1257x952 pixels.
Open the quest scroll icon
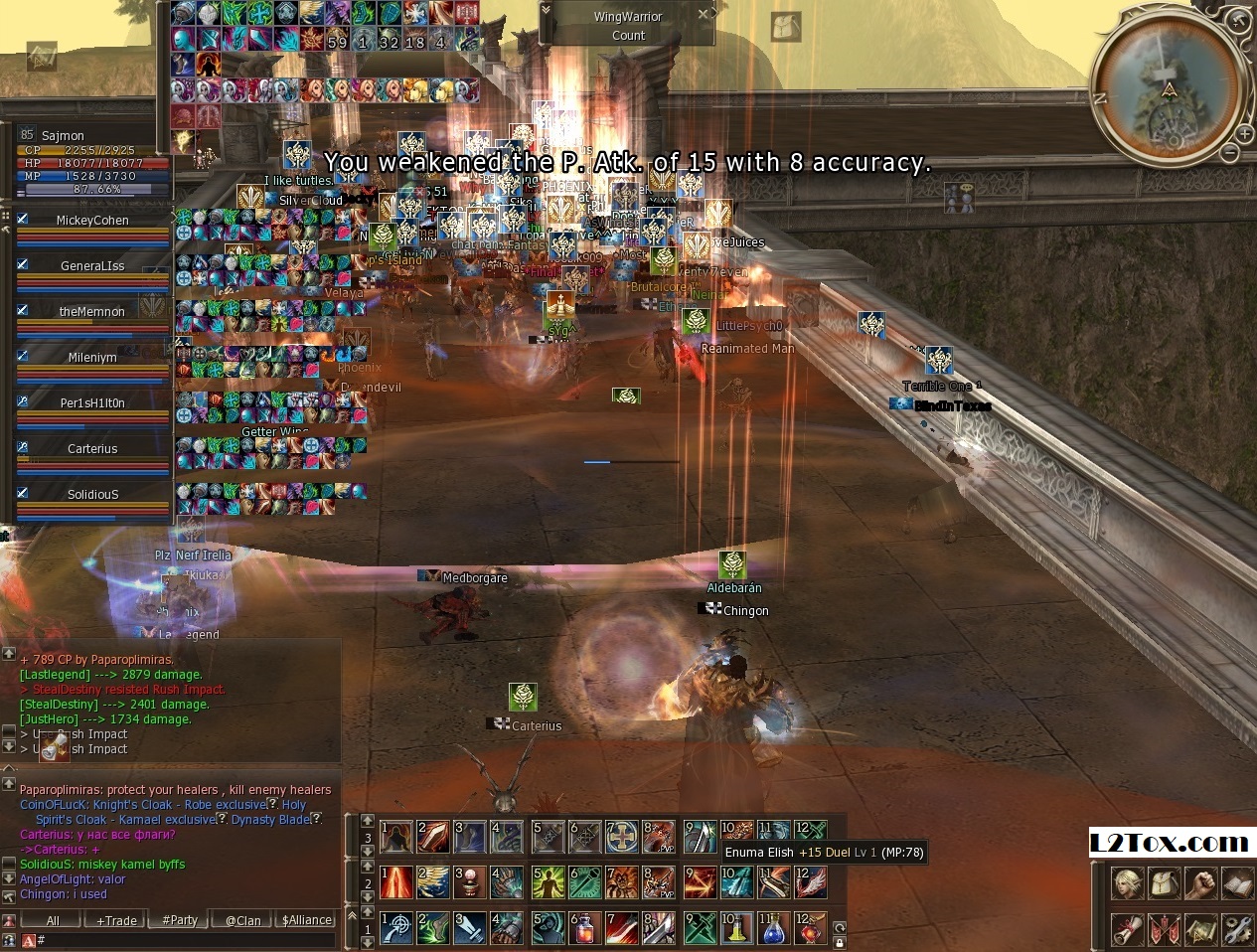[x=1127, y=929]
